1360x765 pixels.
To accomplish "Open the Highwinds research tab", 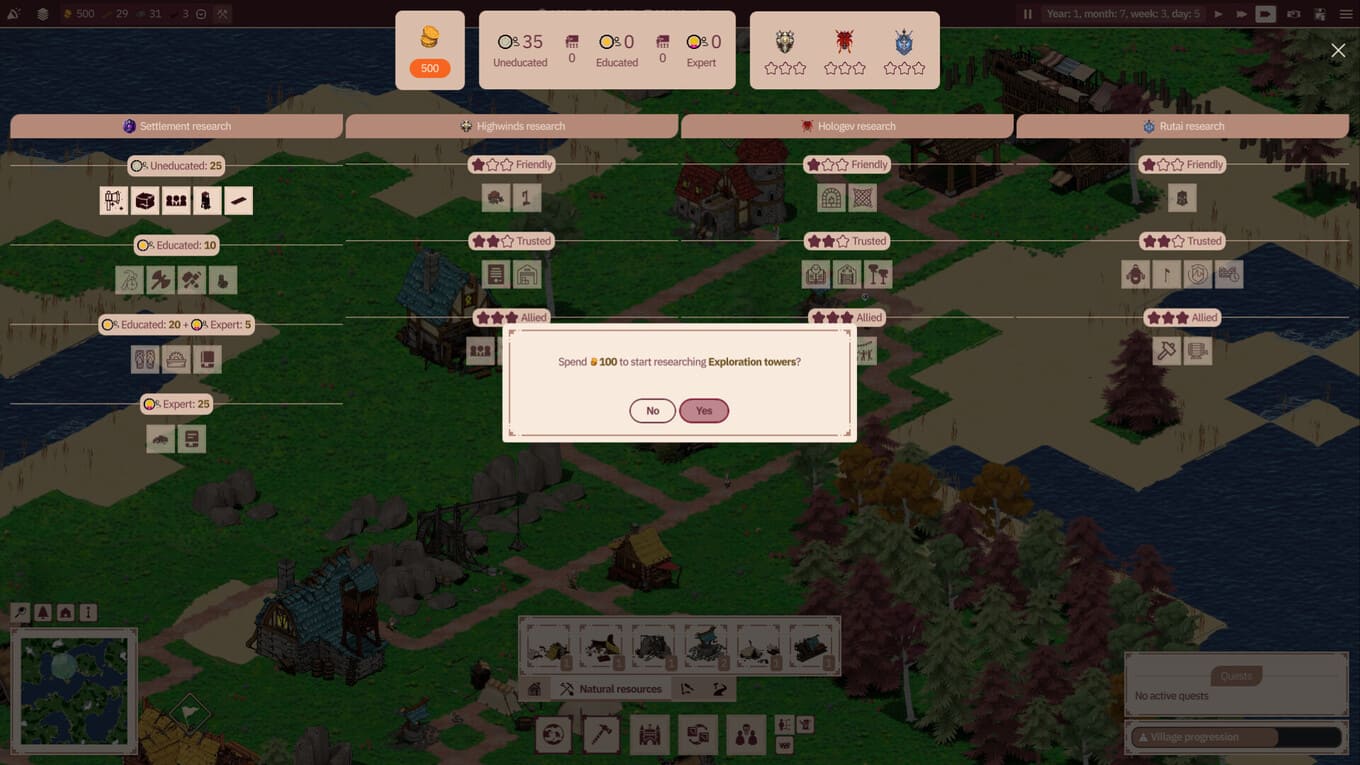I will point(512,126).
